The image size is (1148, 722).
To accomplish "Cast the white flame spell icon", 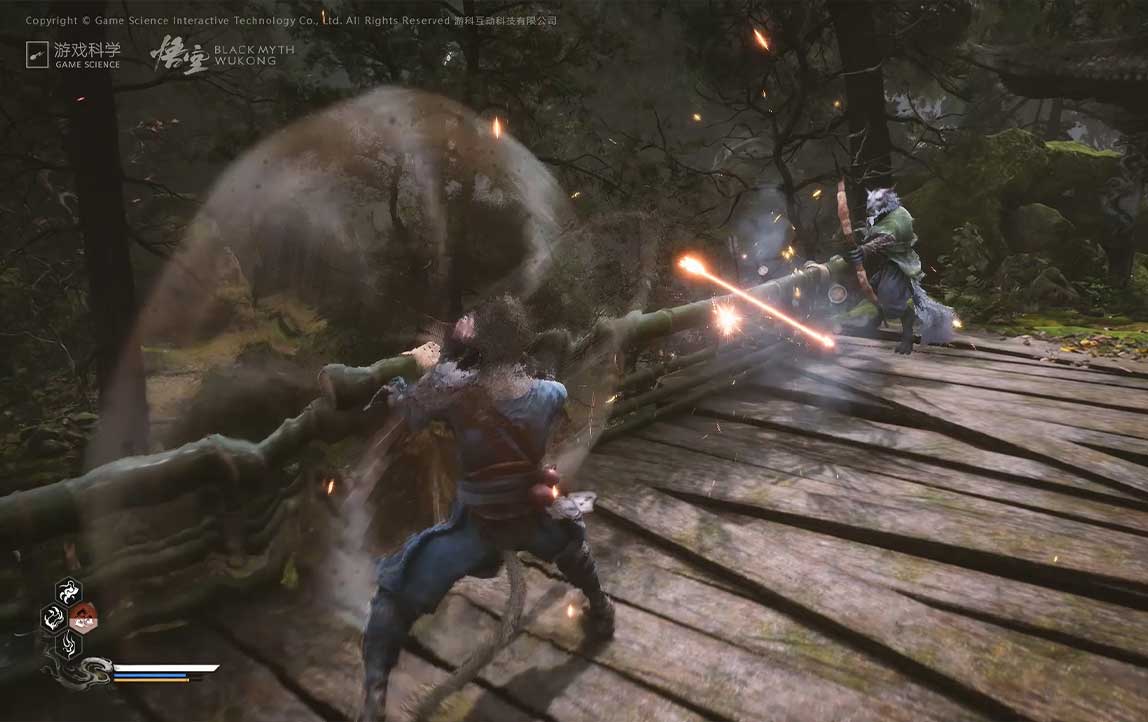I will (x=54, y=618).
